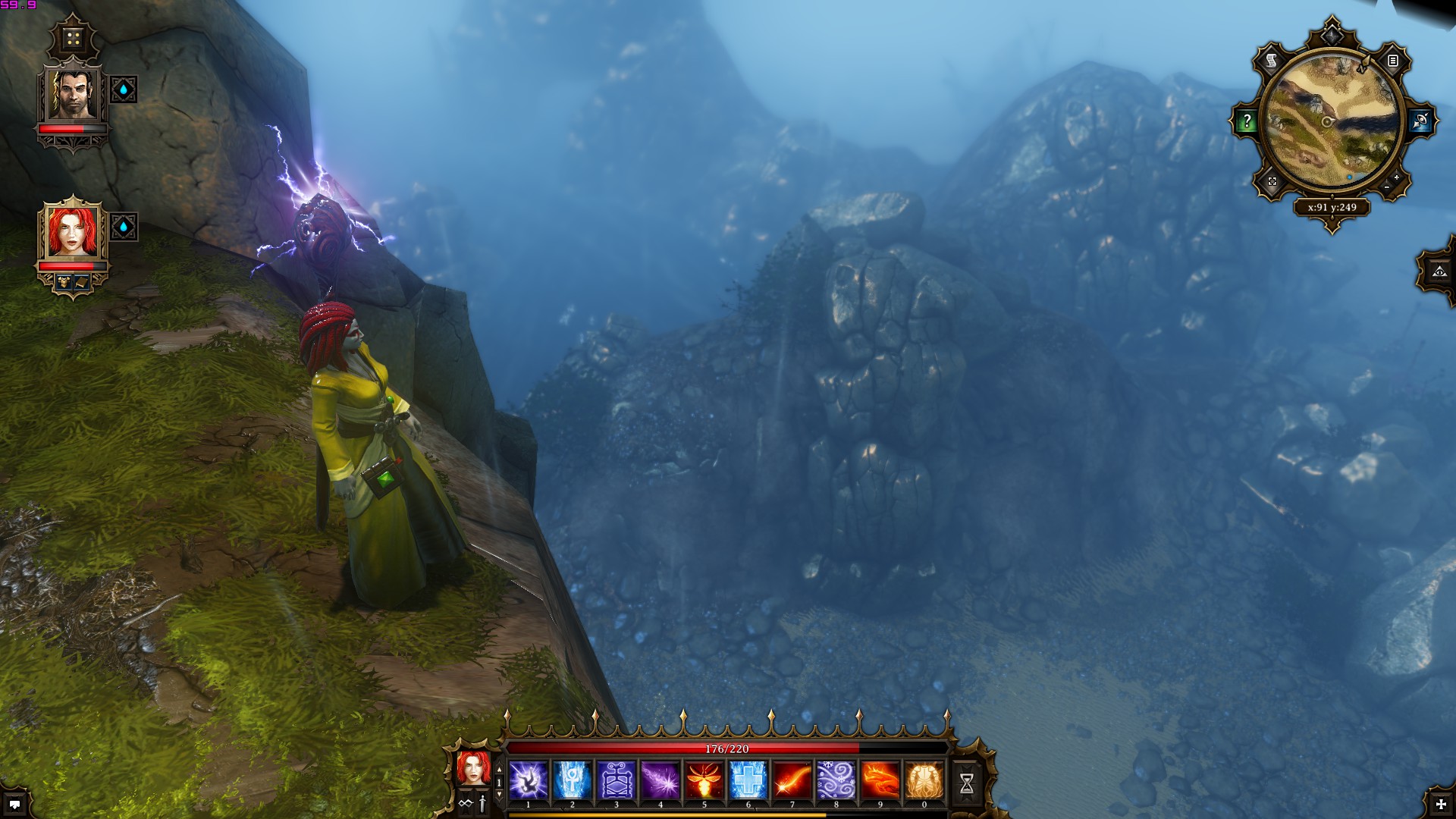Activate the purple teleportation skill in slot 1
Image resolution: width=1456 pixels, height=819 pixels.
[x=529, y=780]
